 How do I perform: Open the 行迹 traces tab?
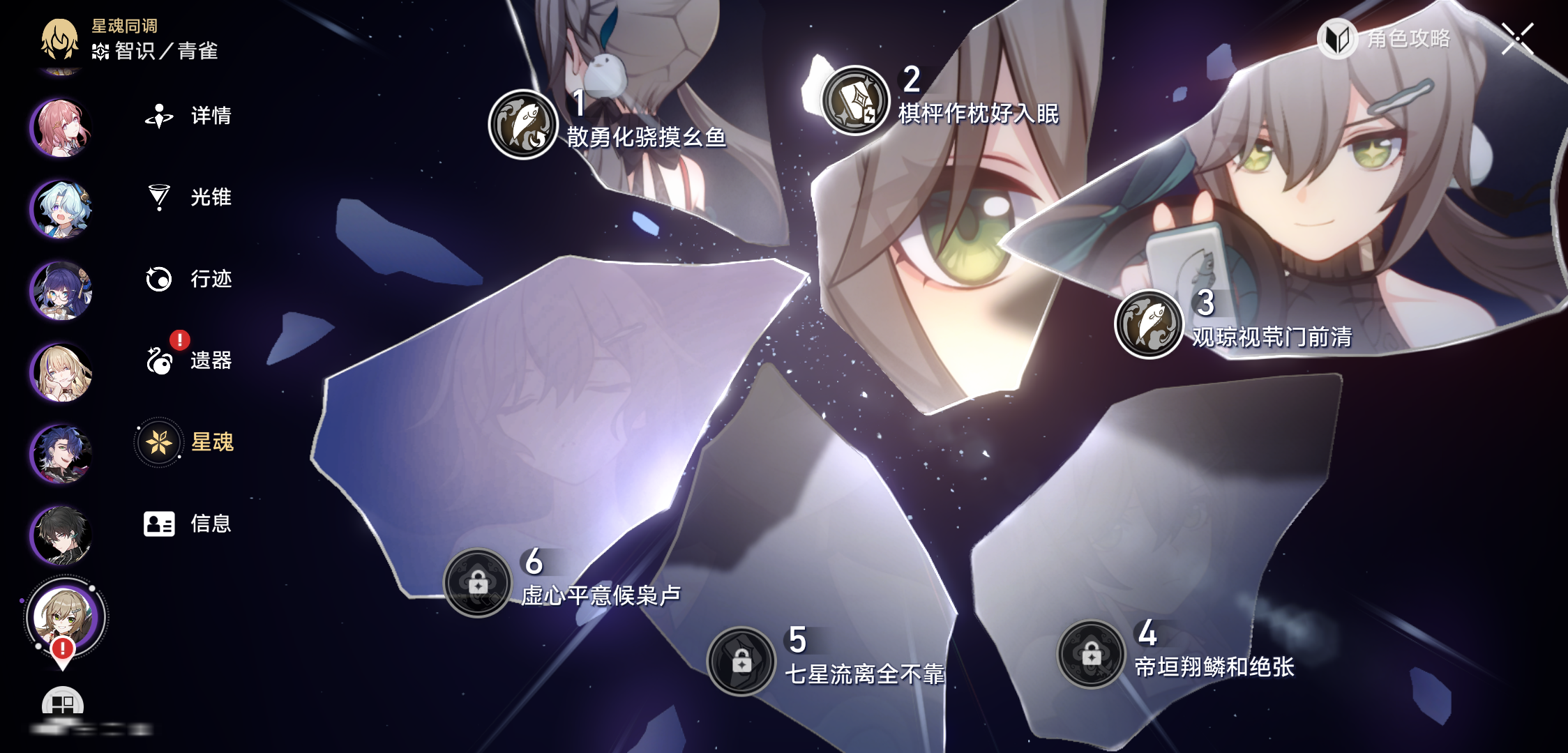(x=188, y=279)
